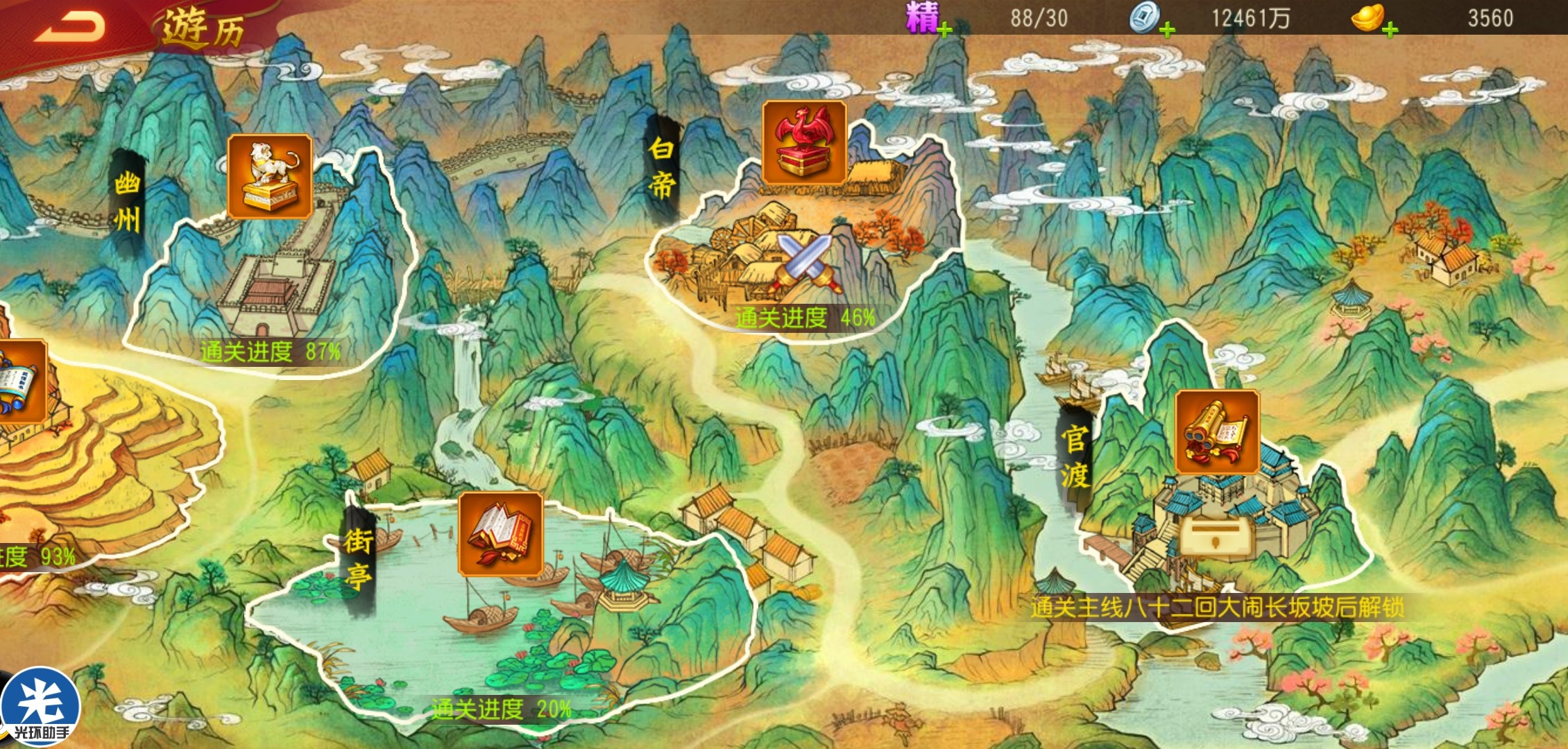Select the 官渡 scroll stage icon
Screen dimensions: 1568x749
[1217, 431]
